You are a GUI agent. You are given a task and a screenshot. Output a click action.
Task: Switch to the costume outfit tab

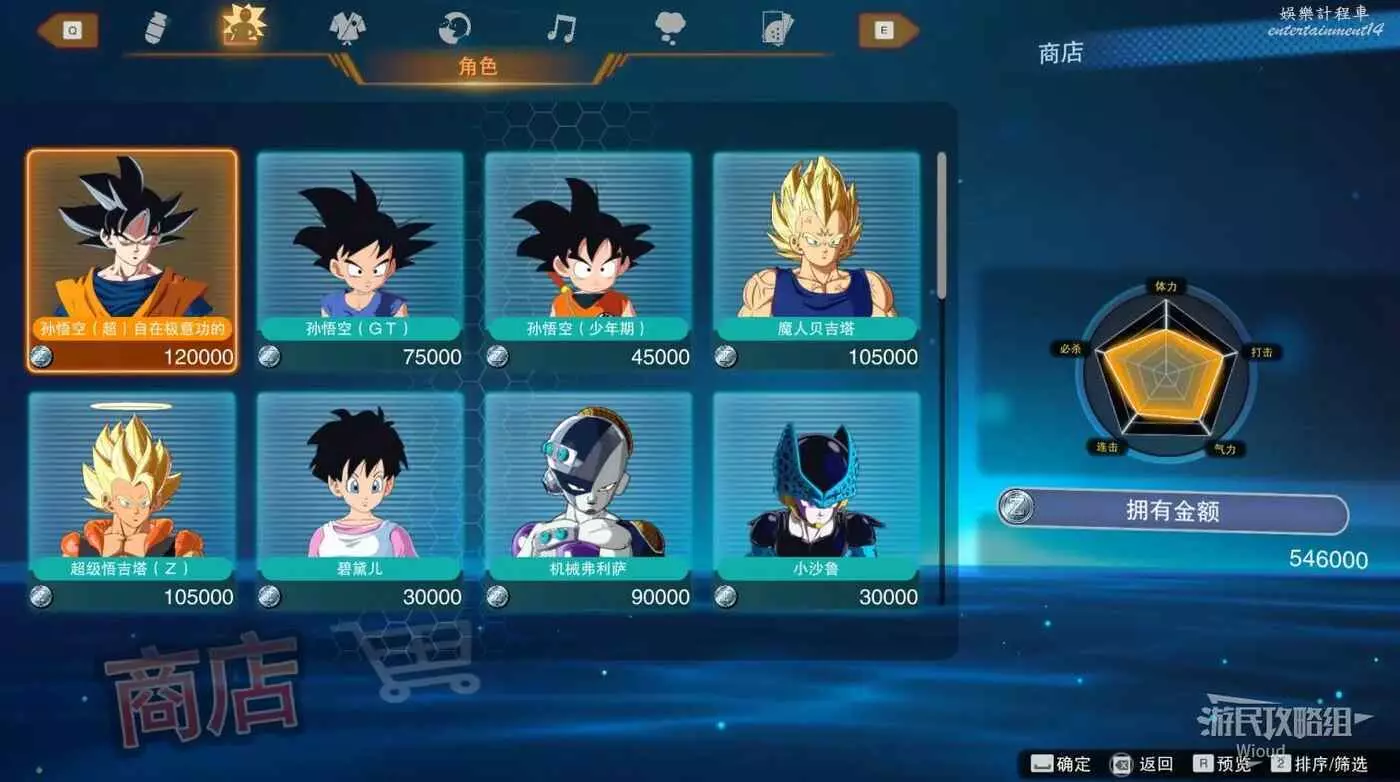coord(348,28)
